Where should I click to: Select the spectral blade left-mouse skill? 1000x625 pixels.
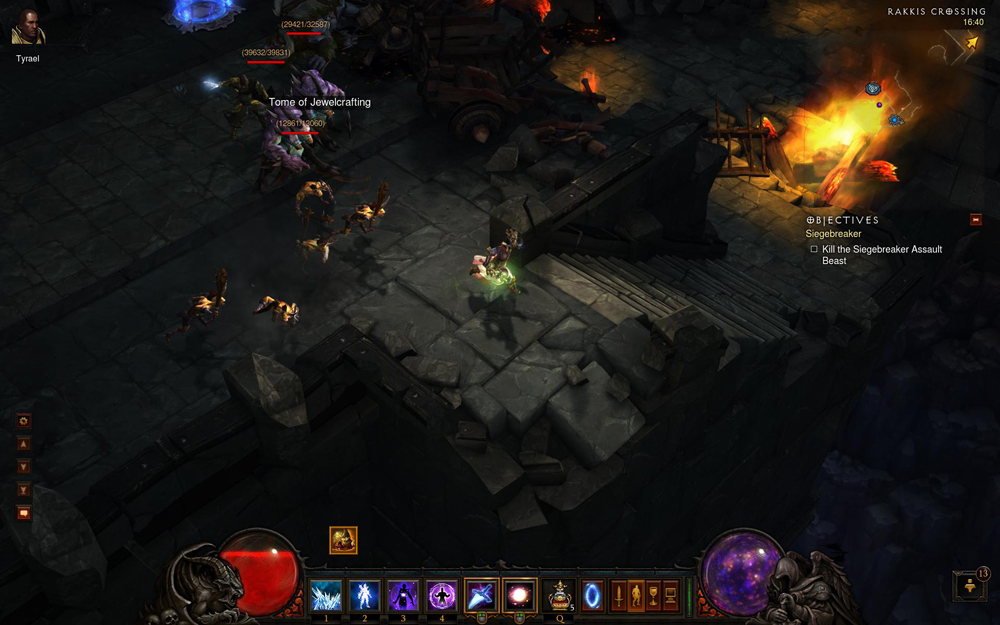click(481, 595)
